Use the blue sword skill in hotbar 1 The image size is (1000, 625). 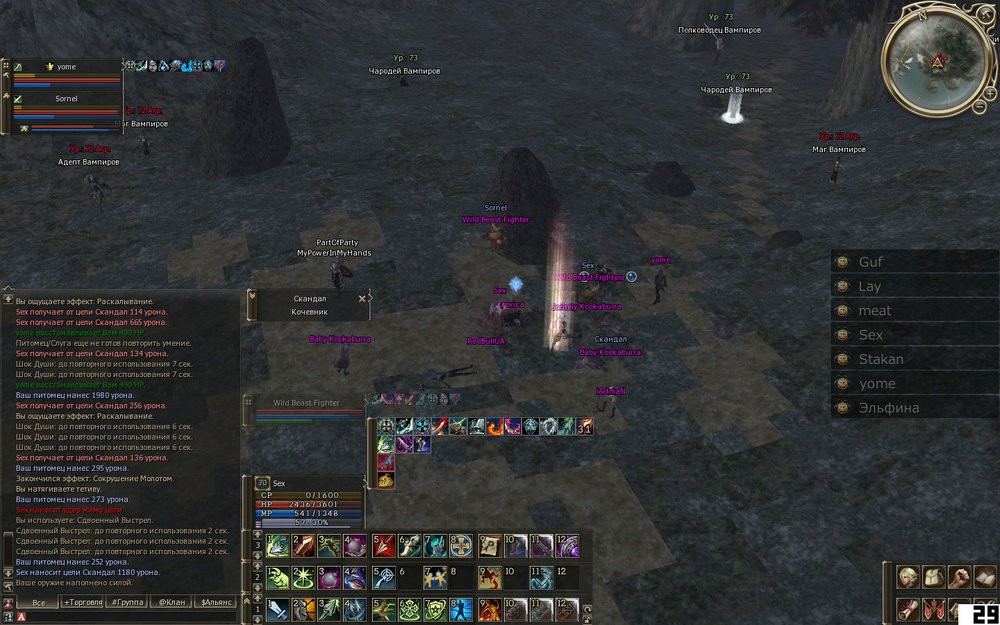coord(278,609)
